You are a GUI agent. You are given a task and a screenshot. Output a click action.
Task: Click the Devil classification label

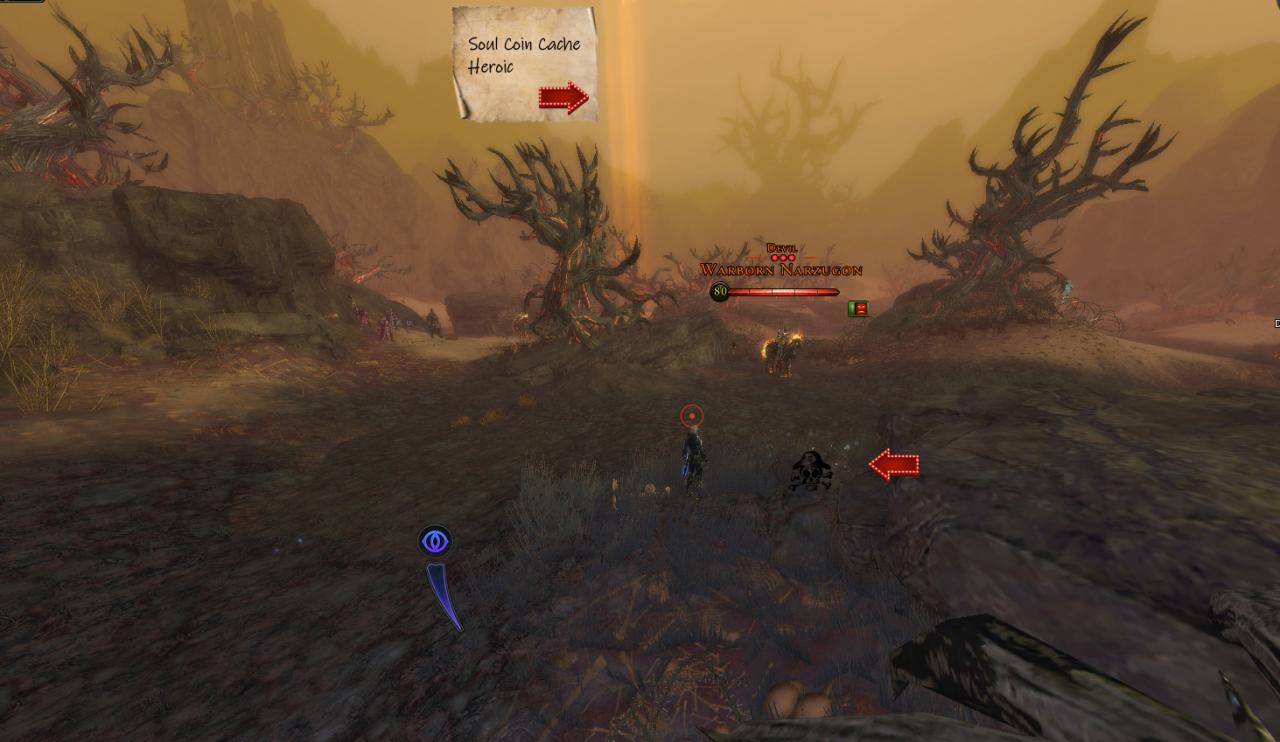coord(782,249)
